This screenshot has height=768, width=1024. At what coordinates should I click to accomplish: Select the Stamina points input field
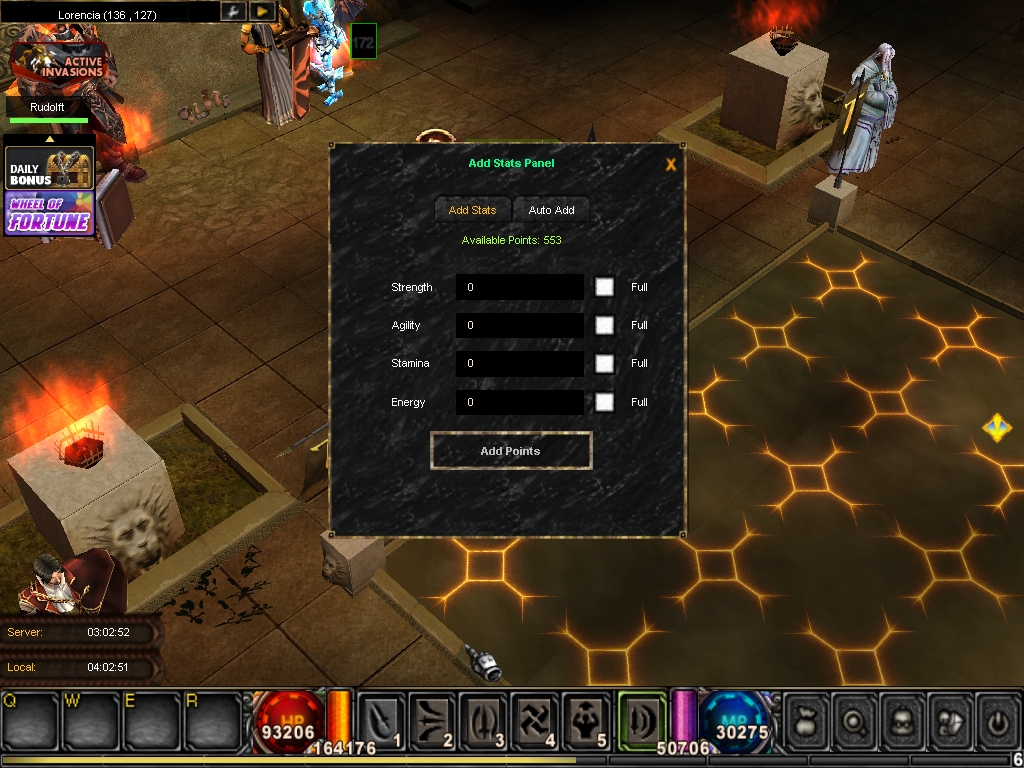pos(520,364)
